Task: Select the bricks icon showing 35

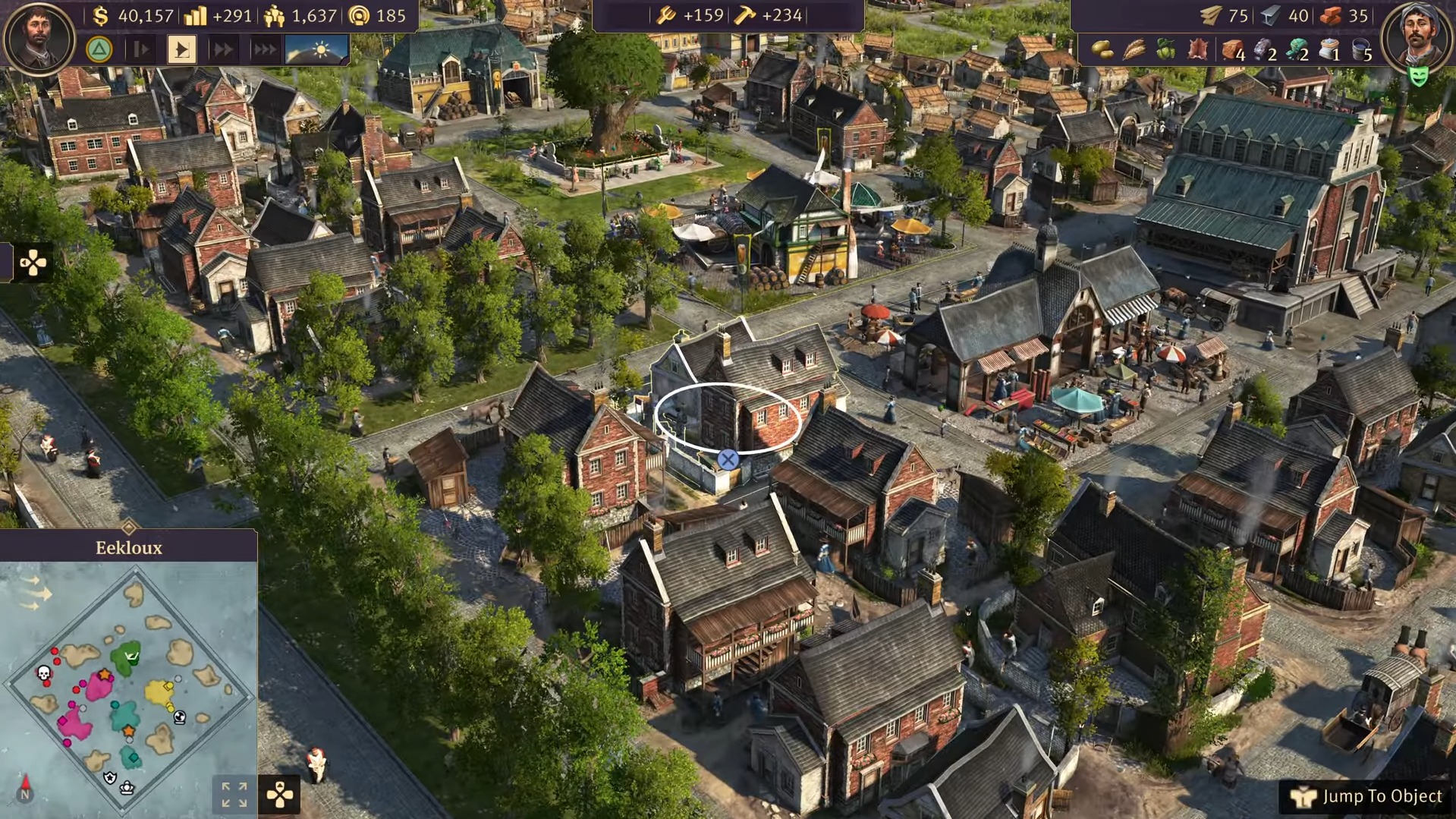Action: (1329, 16)
